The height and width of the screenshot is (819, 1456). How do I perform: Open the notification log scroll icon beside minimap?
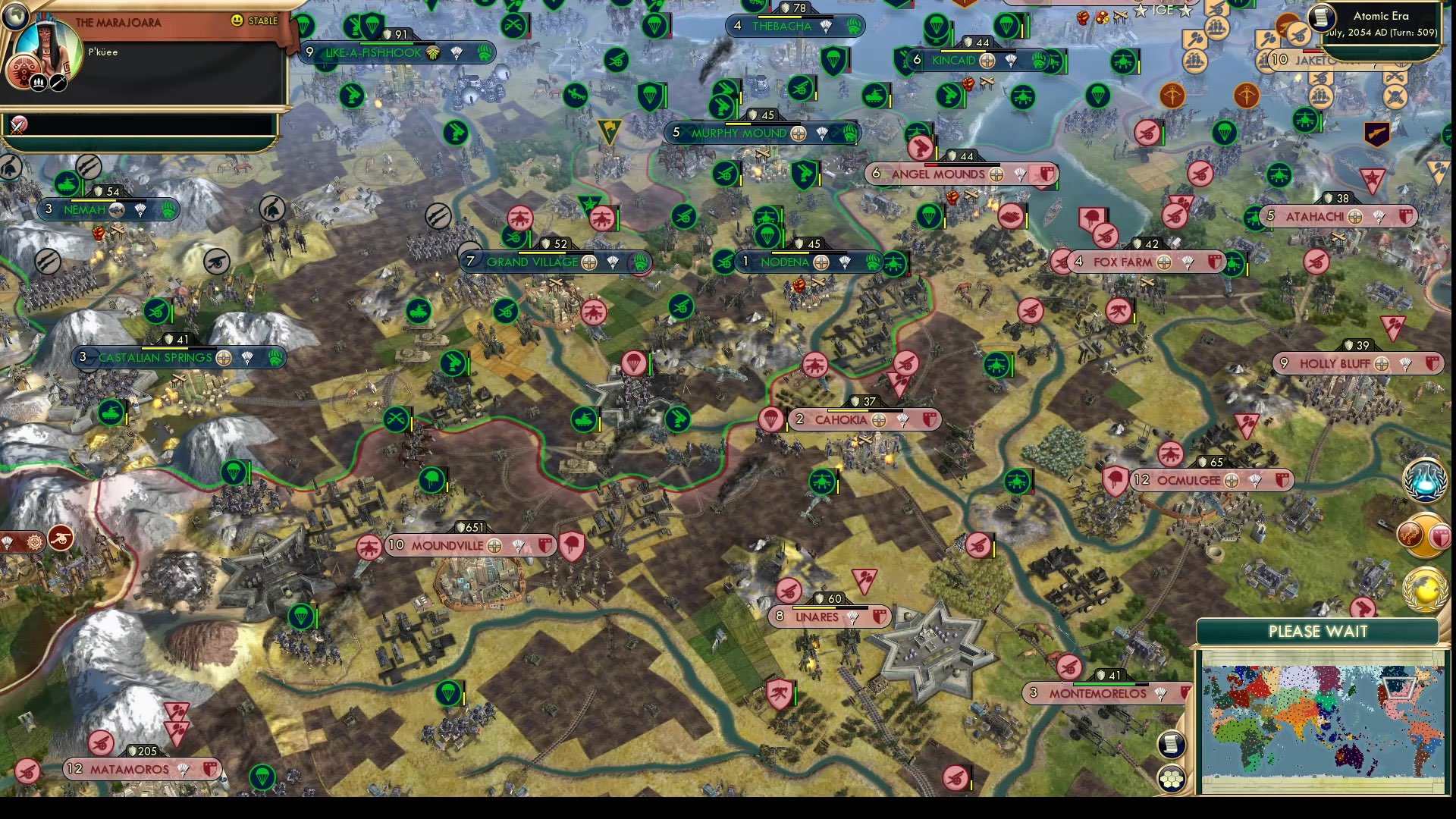coord(1172,744)
